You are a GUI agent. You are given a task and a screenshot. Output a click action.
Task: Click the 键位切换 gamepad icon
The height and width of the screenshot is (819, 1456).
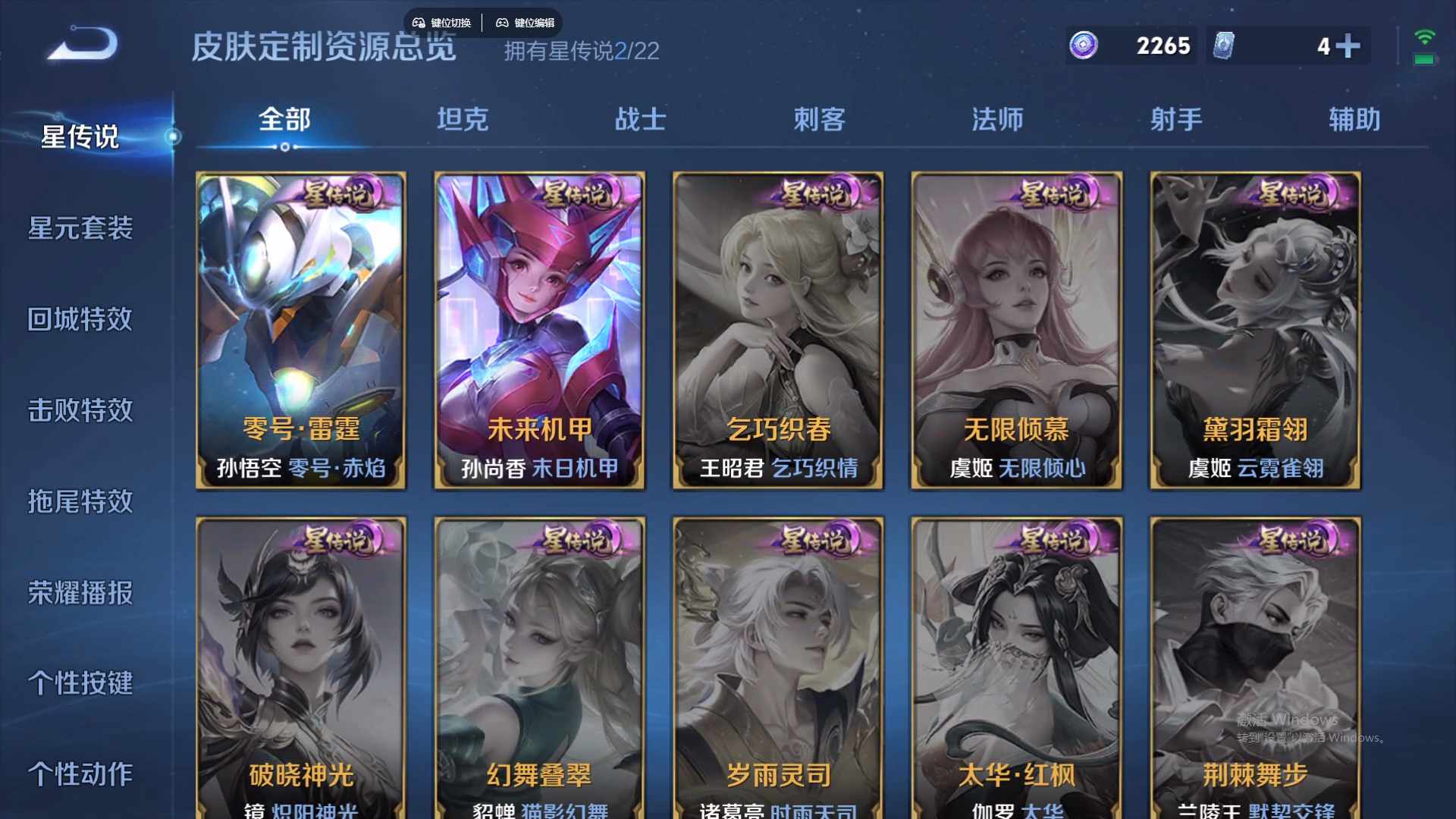419,23
